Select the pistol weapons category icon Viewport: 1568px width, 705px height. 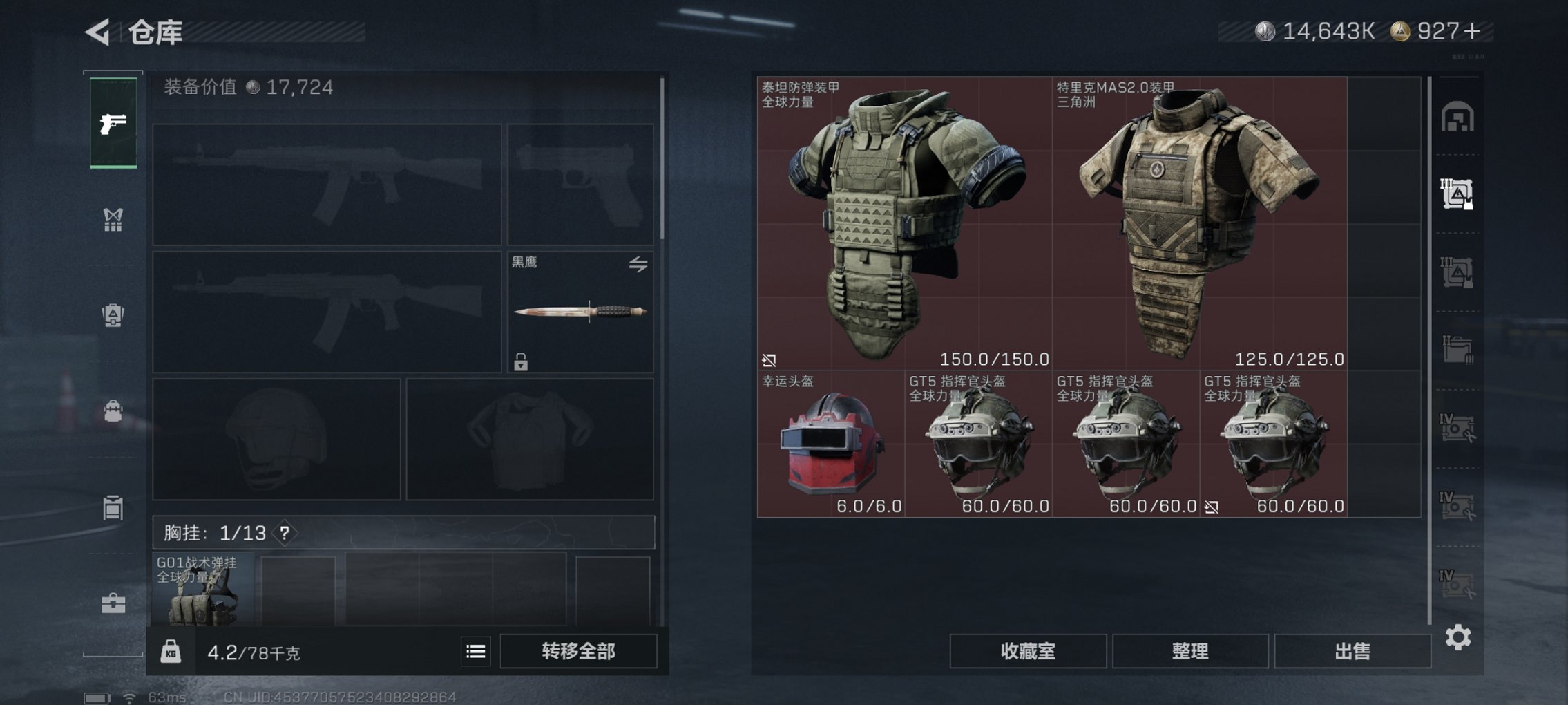113,124
